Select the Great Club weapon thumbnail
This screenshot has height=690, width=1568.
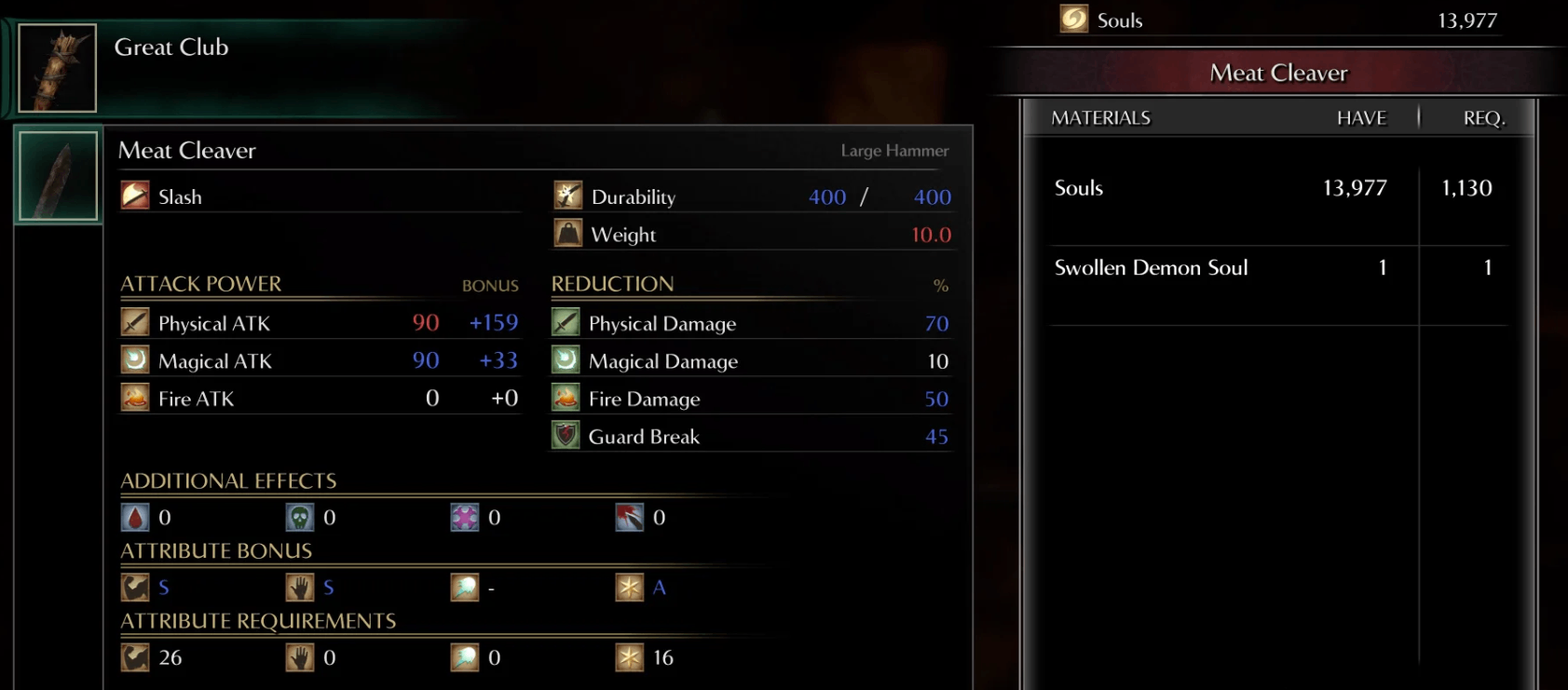56,66
